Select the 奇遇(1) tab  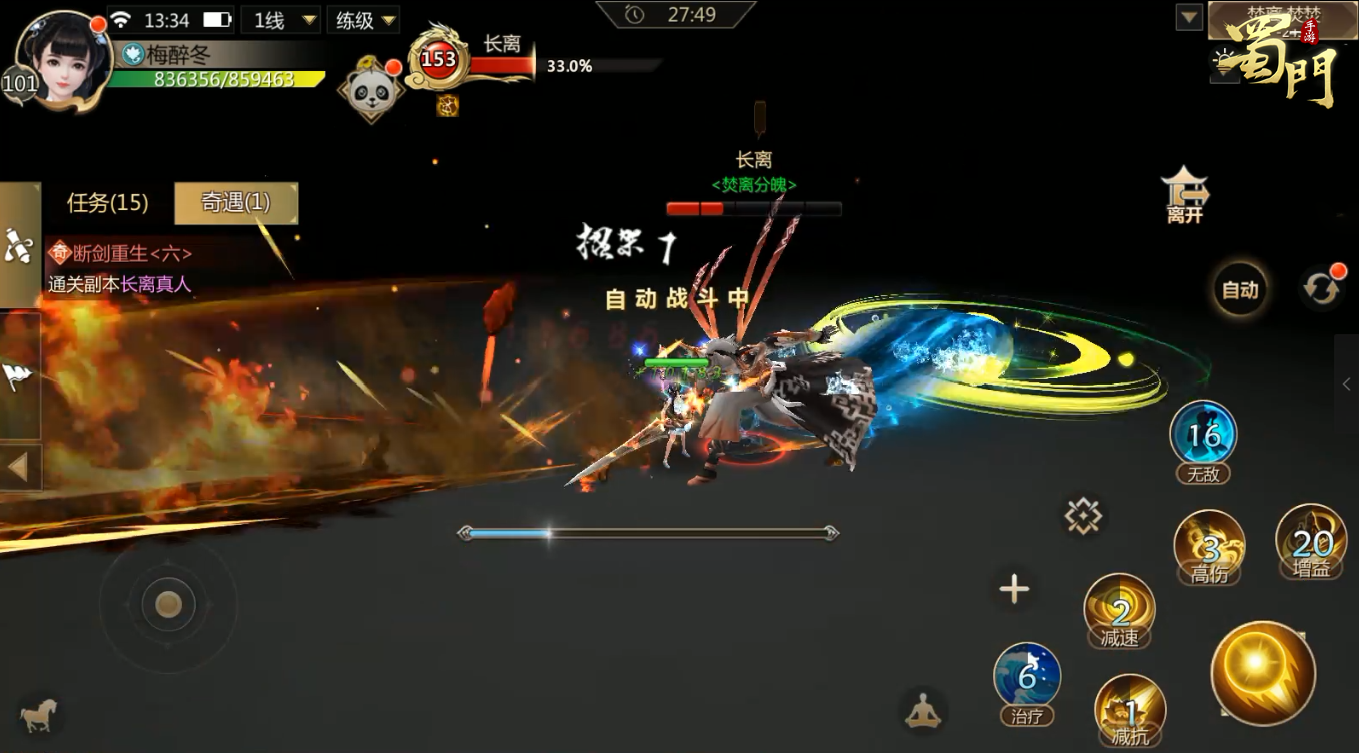236,203
